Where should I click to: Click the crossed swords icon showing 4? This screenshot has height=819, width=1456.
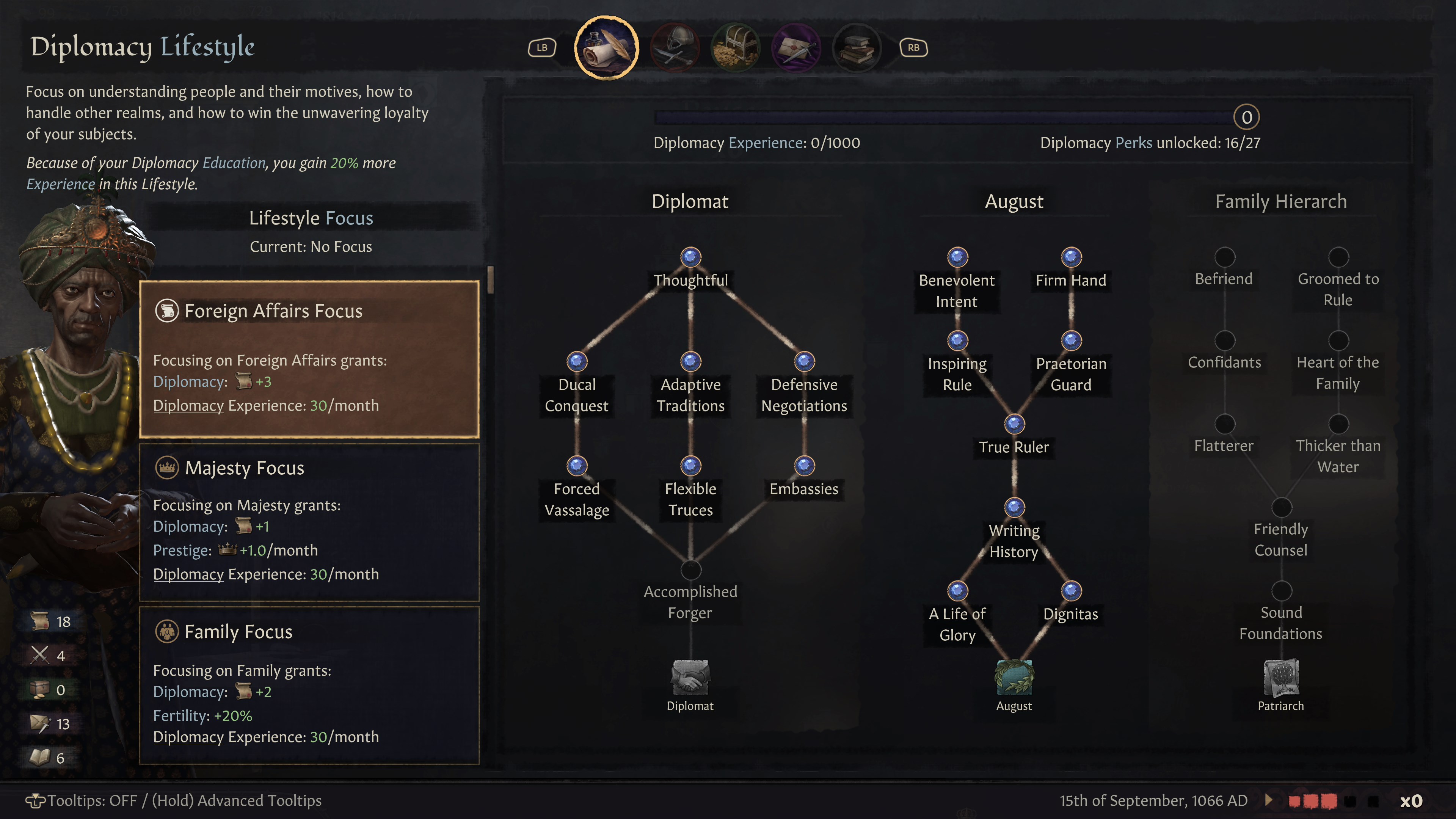pyautogui.click(x=41, y=655)
